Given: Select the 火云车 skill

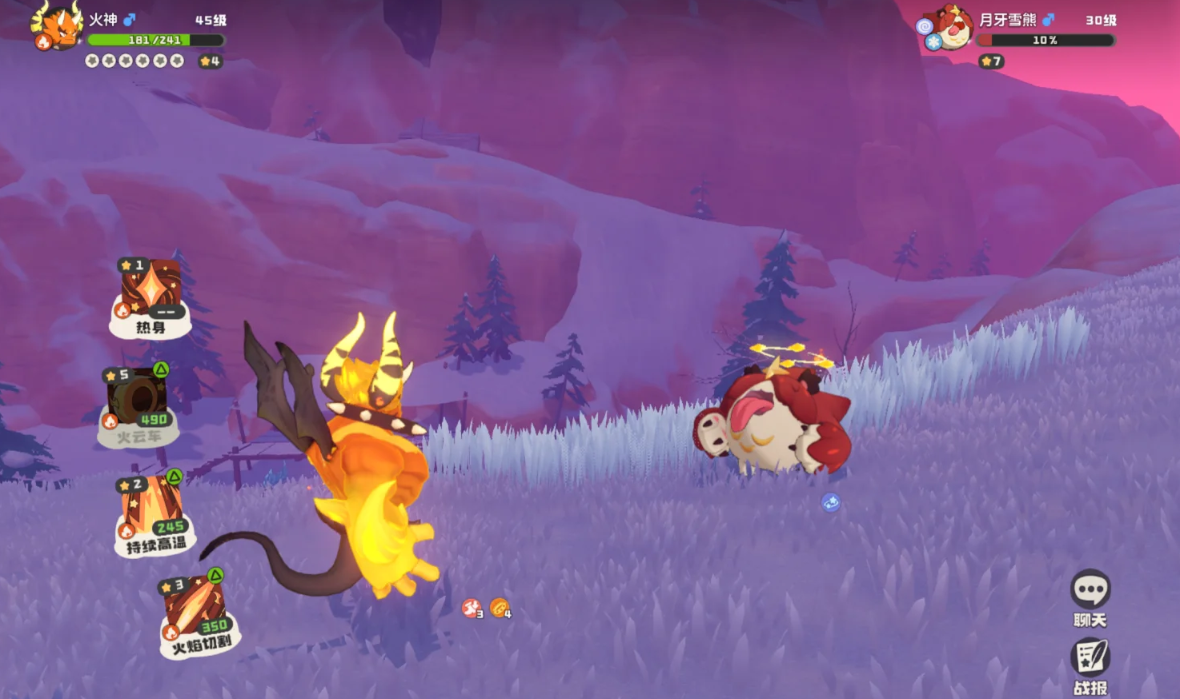Looking at the screenshot, I should pyautogui.click(x=138, y=401).
